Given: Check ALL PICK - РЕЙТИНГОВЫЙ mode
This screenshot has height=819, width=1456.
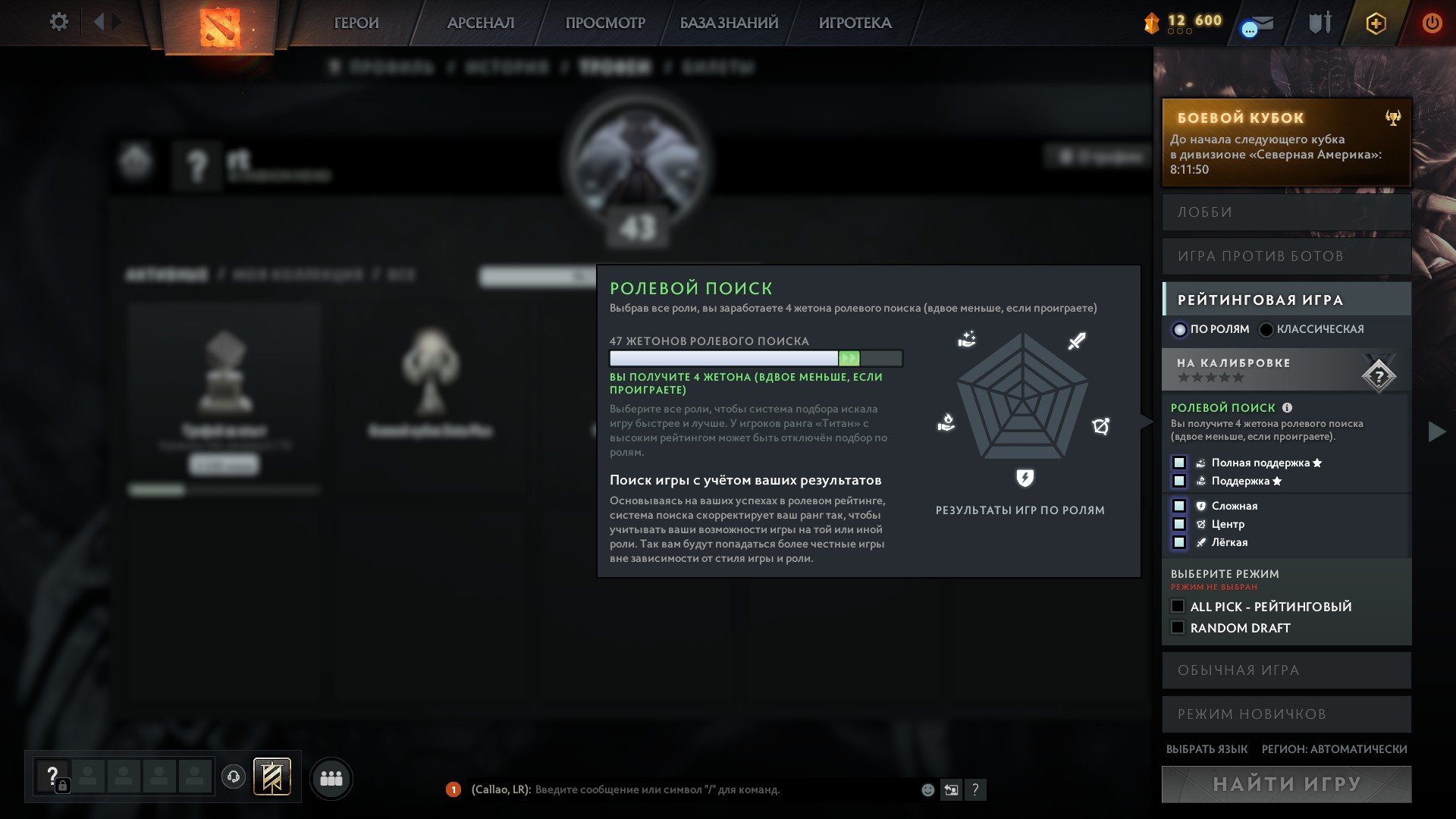Looking at the screenshot, I should 1178,606.
